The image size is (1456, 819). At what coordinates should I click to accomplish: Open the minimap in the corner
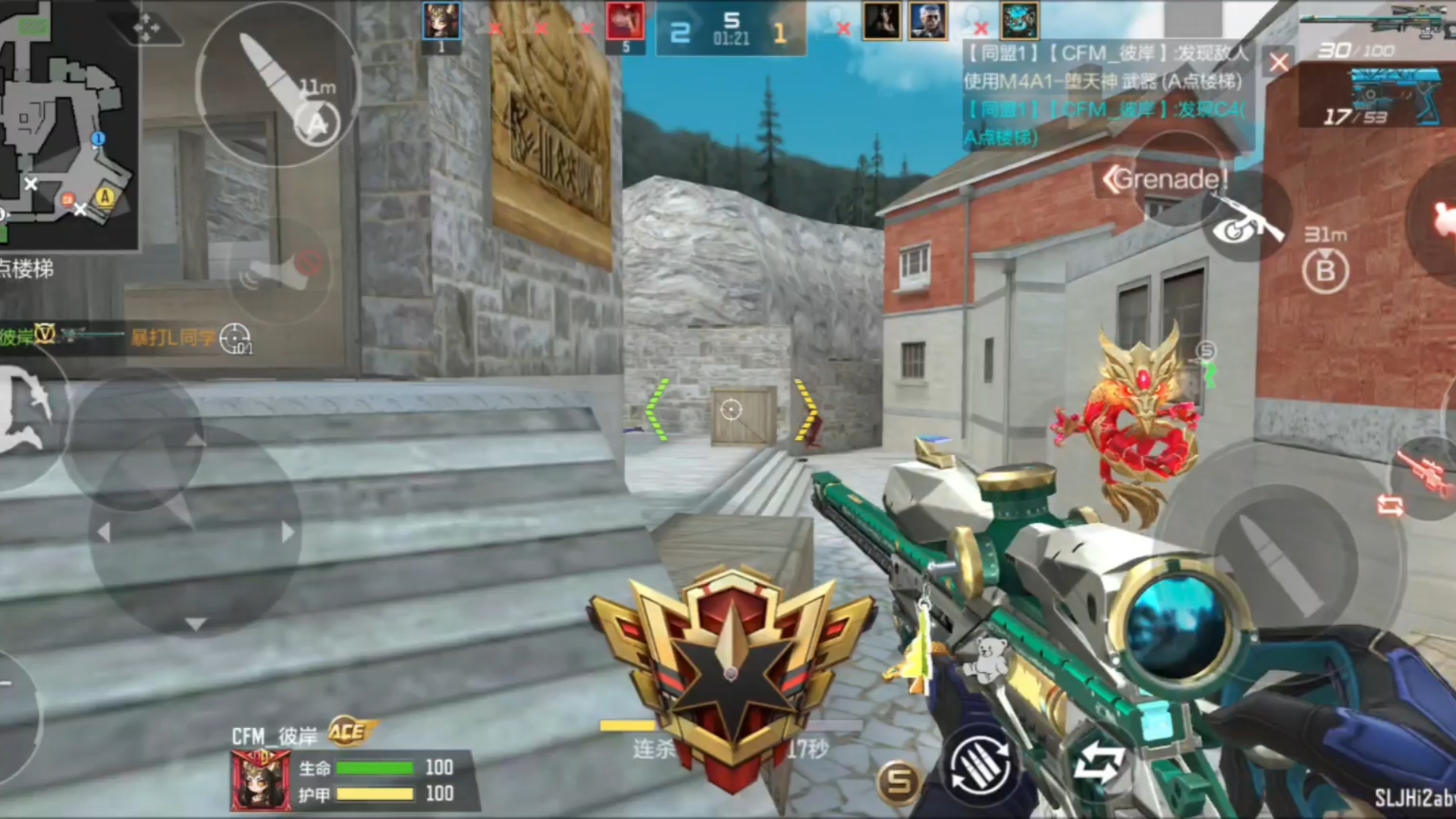pyautogui.click(x=67, y=125)
